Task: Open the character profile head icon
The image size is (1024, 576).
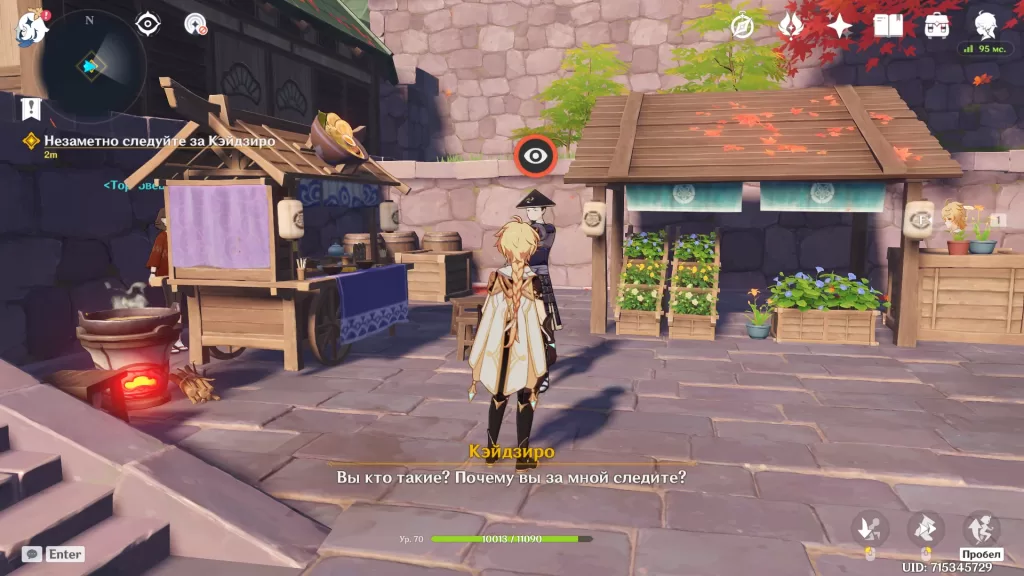Action: (985, 26)
